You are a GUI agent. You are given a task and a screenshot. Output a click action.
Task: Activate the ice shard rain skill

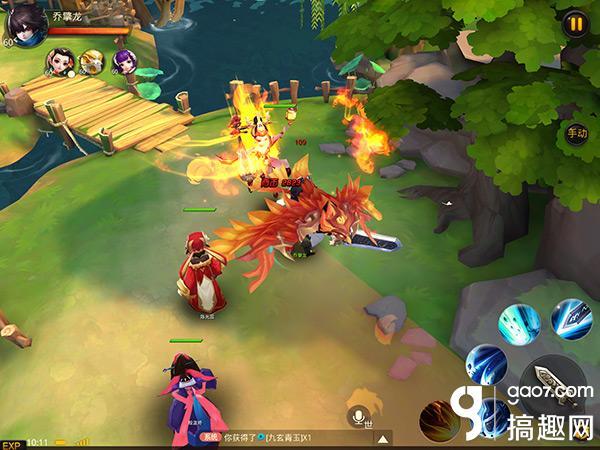click(x=520, y=322)
